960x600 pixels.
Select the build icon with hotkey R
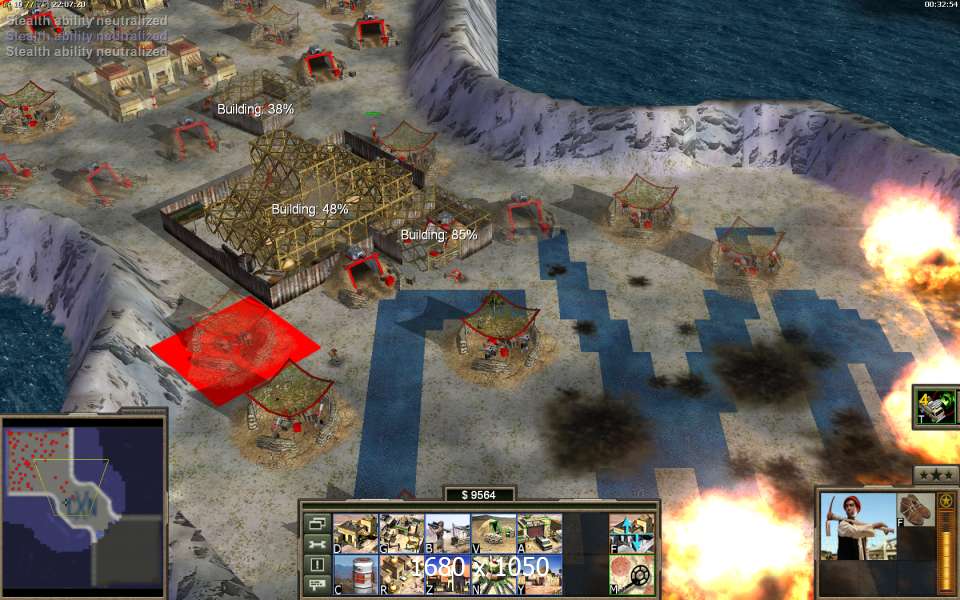[x=401, y=574]
